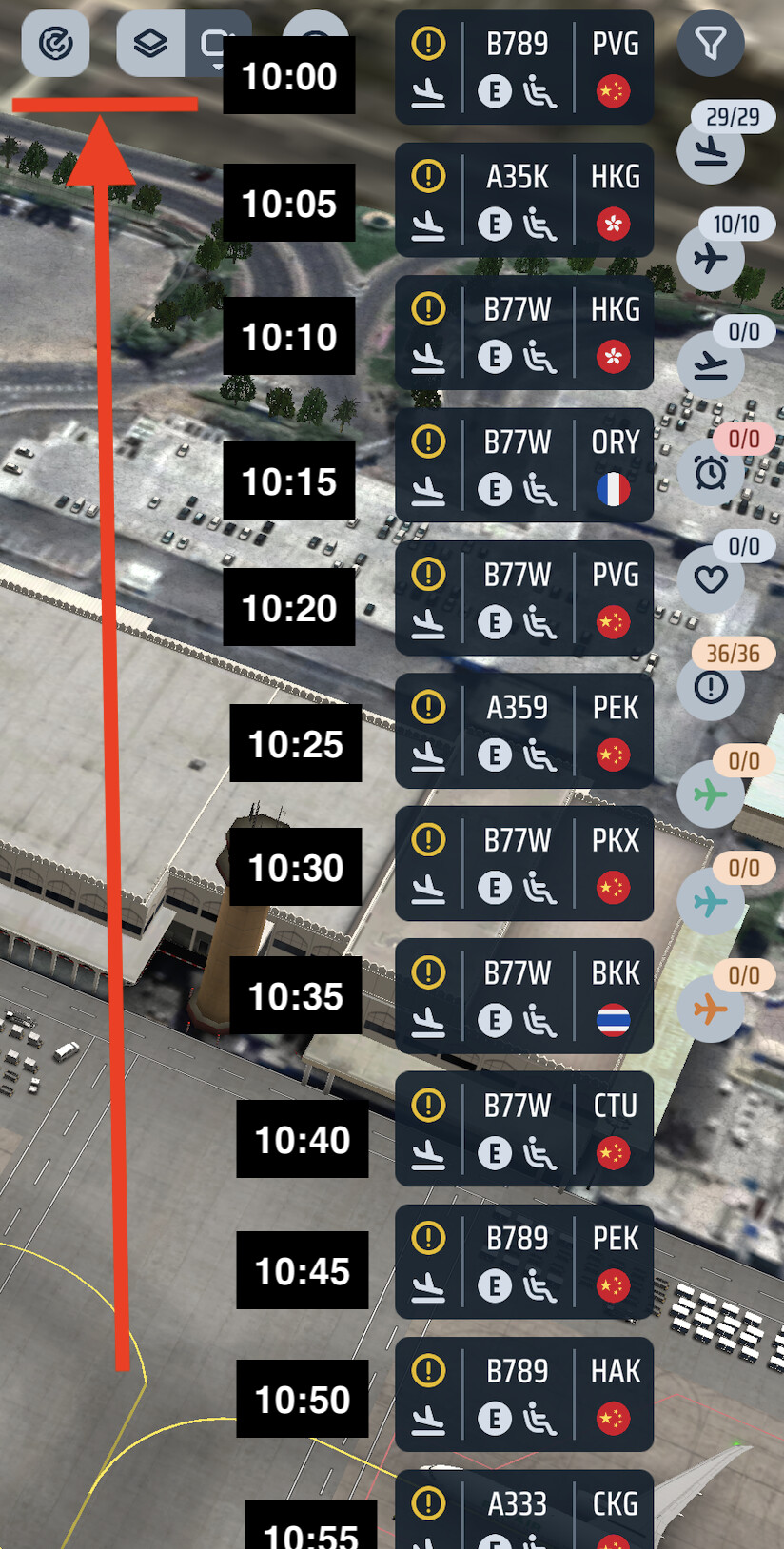Image resolution: width=784 pixels, height=1549 pixels.
Task: Toggle the airborne plane filter showing 10/10
Action: click(x=711, y=258)
